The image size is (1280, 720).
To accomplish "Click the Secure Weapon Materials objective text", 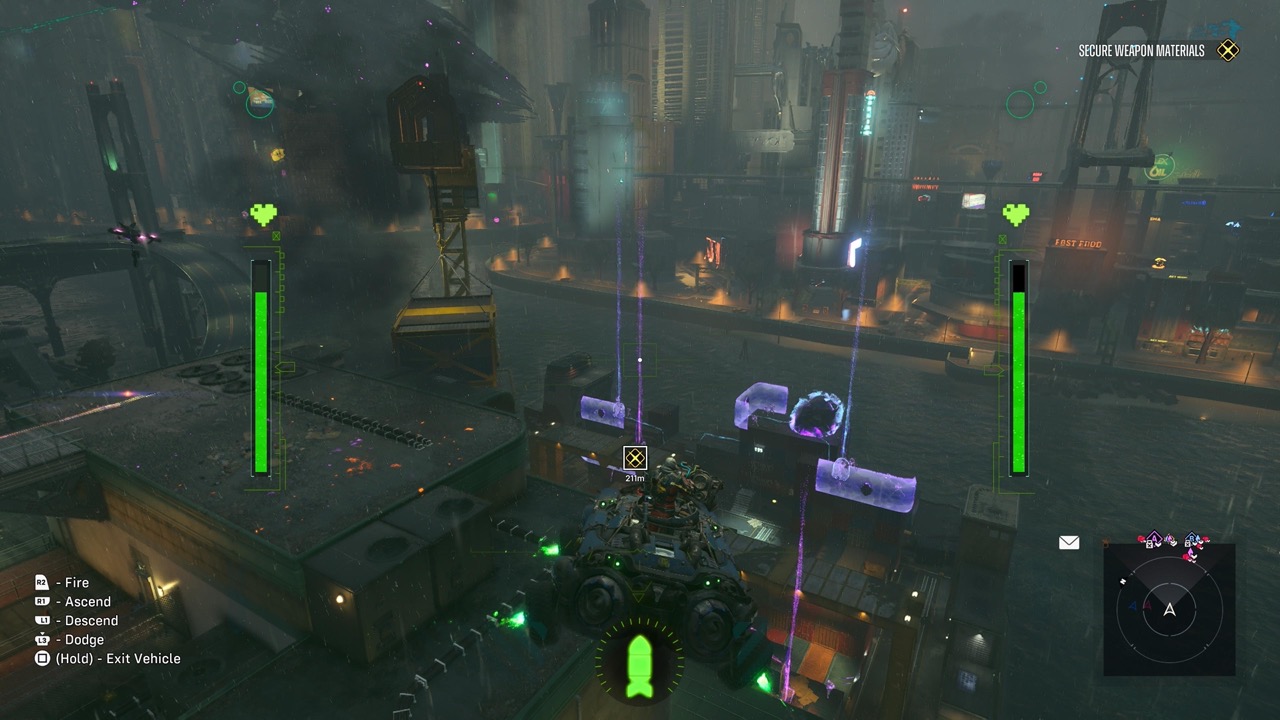I will (1140, 48).
